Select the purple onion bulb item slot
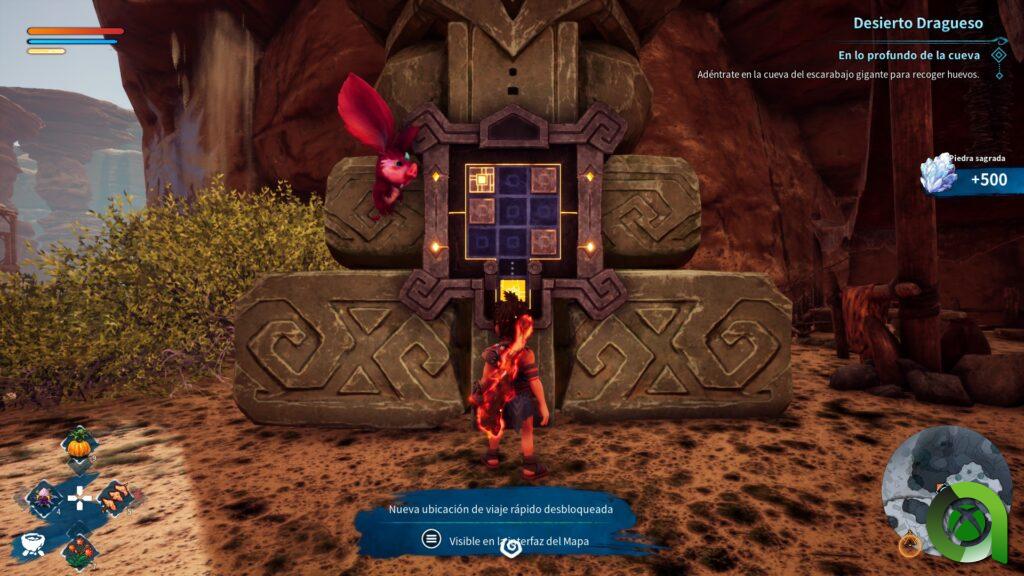The width and height of the screenshot is (1024, 576). pos(43,497)
